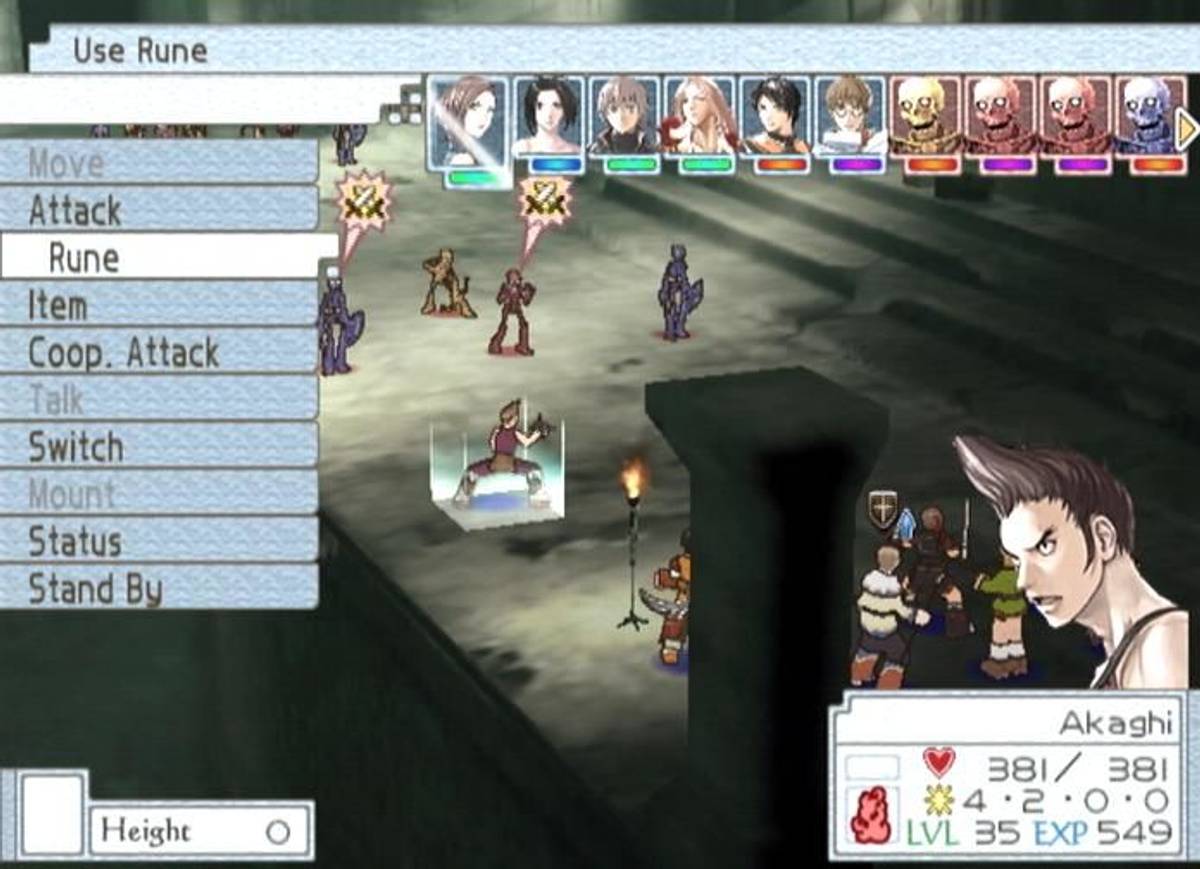This screenshot has height=869, width=1200.
Task: Choose the glasses-wearing character turn portrait
Action: [850, 118]
